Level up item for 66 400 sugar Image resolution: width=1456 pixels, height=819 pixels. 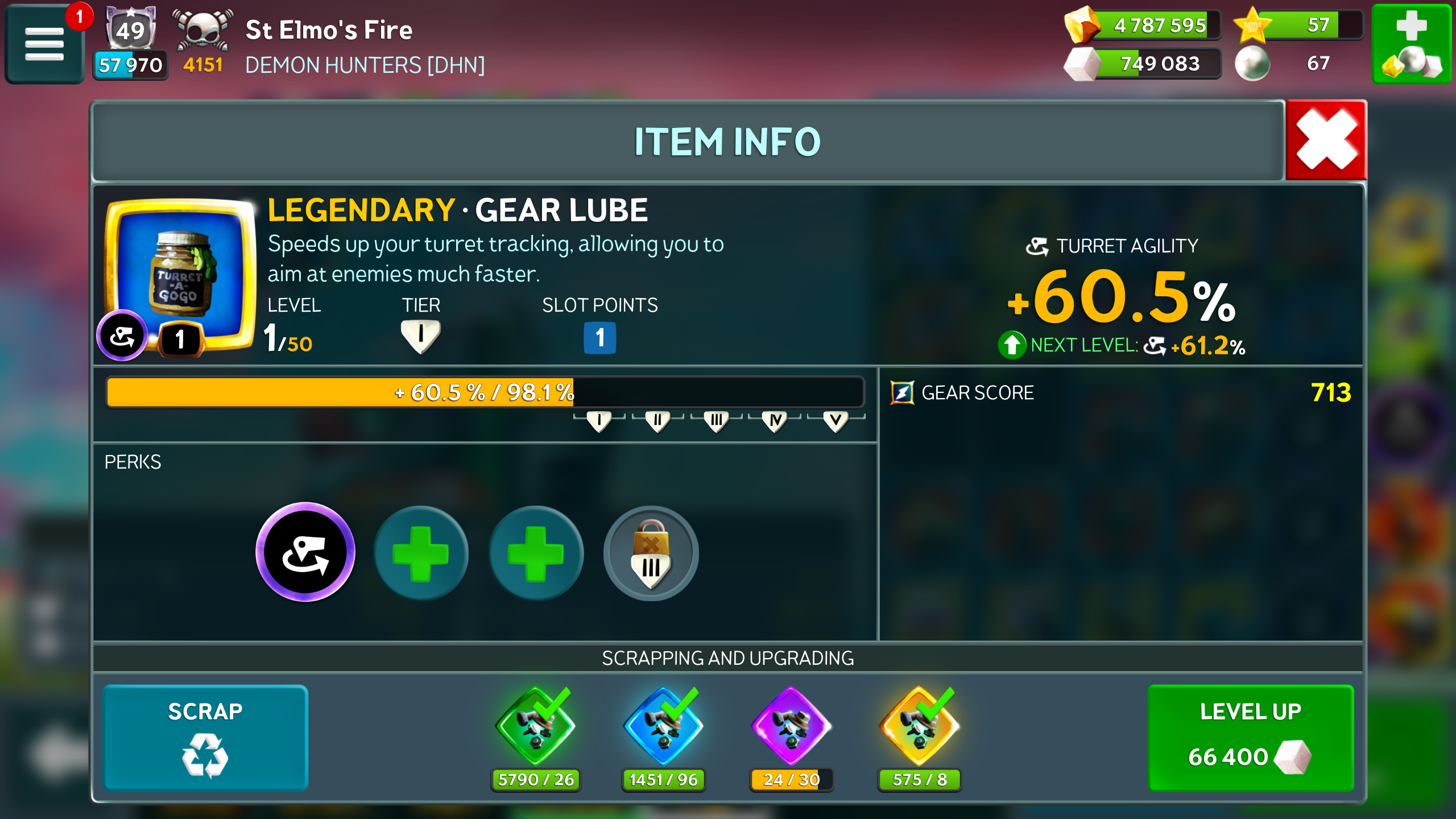click(1250, 737)
